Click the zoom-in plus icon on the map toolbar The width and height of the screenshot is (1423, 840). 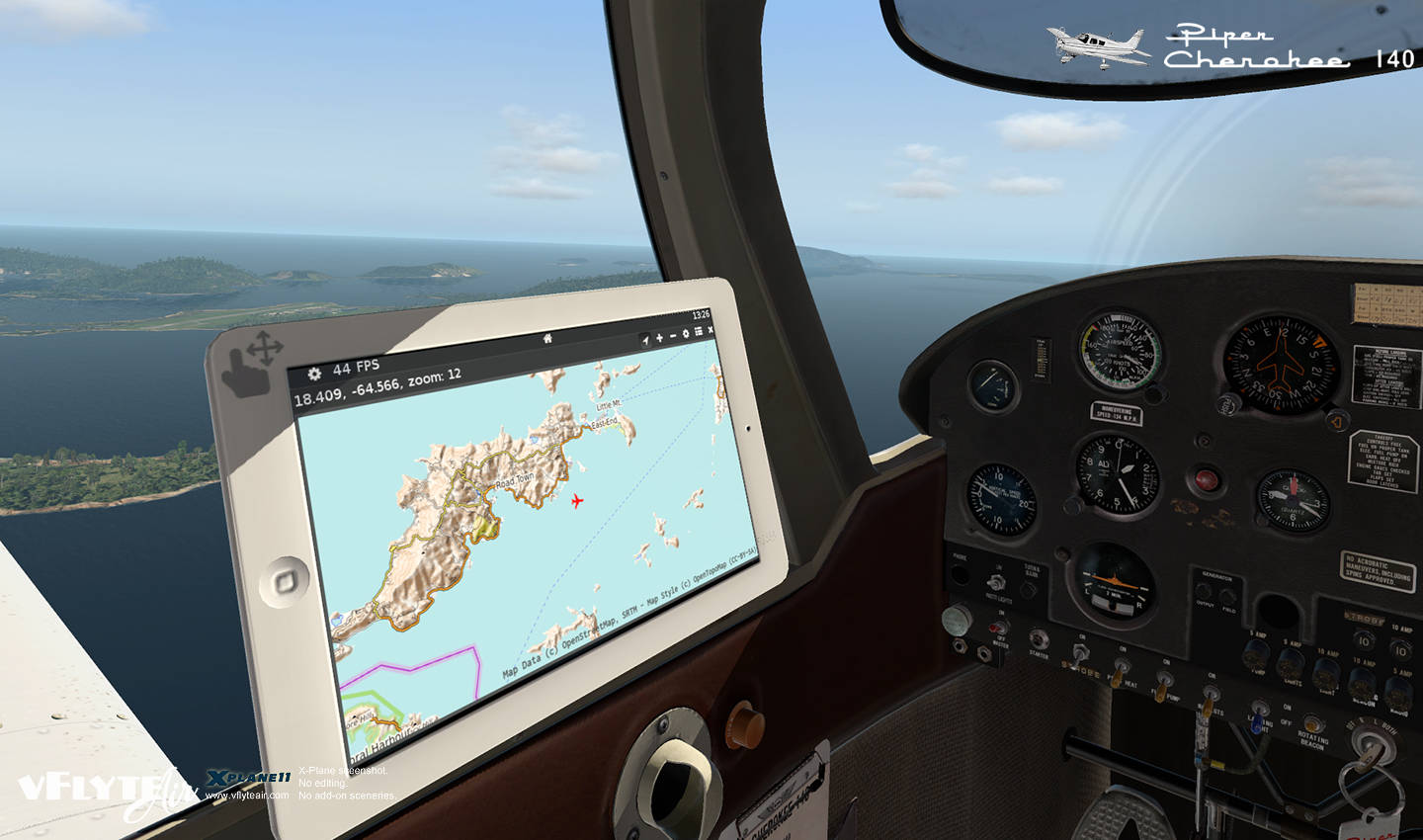click(660, 338)
